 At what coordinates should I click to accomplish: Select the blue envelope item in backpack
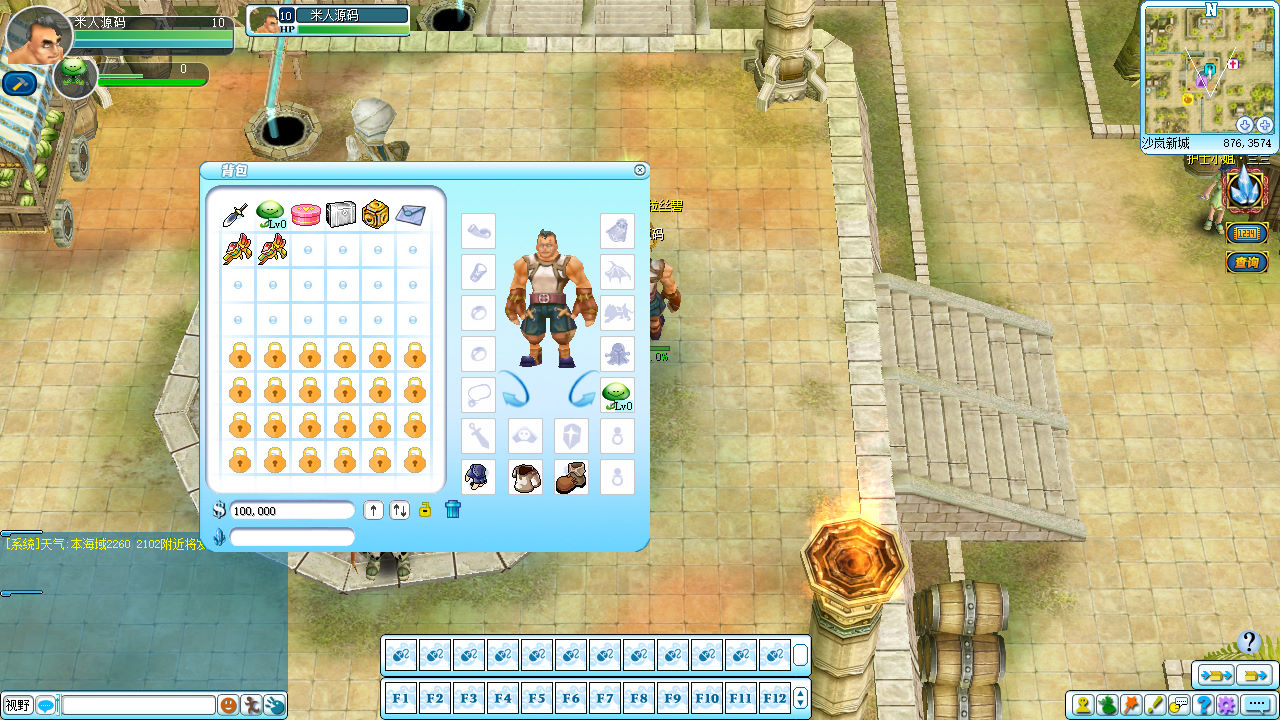pyautogui.click(x=410, y=214)
